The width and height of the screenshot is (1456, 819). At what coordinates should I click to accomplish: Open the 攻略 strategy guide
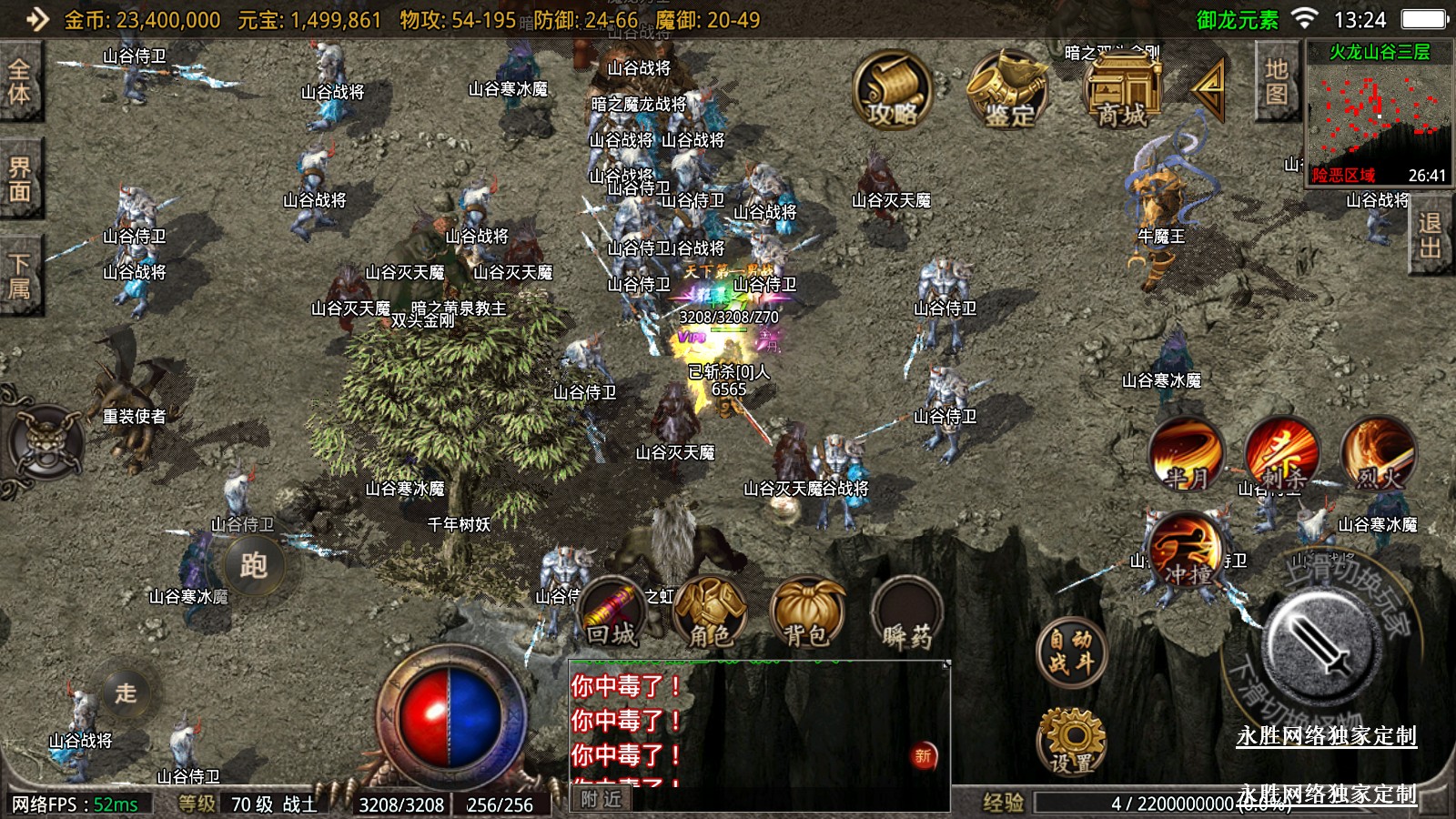pyautogui.click(x=893, y=89)
